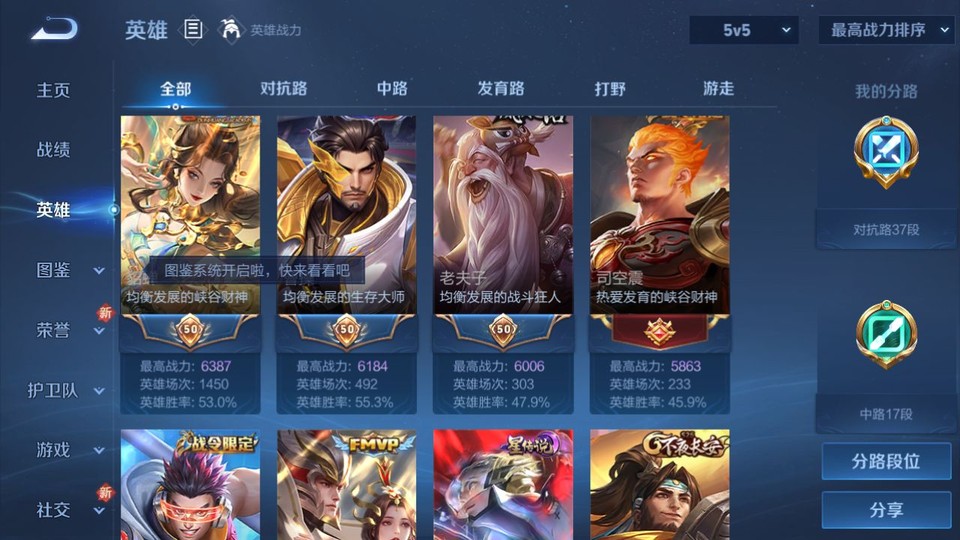Switch to the 中路 tab
This screenshot has height=540, width=960.
(392, 88)
